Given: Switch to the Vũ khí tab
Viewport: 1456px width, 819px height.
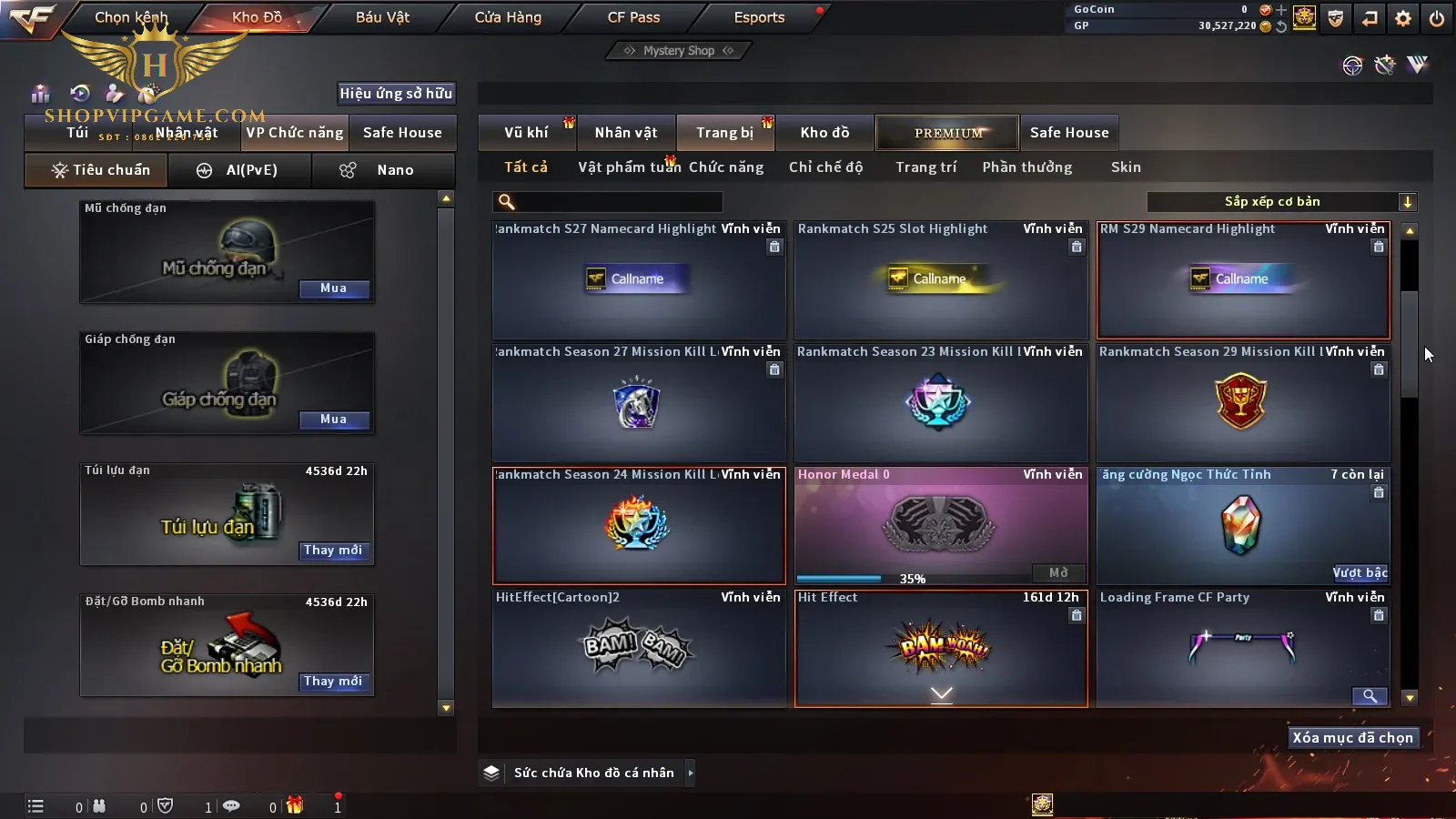Looking at the screenshot, I should click(x=526, y=133).
